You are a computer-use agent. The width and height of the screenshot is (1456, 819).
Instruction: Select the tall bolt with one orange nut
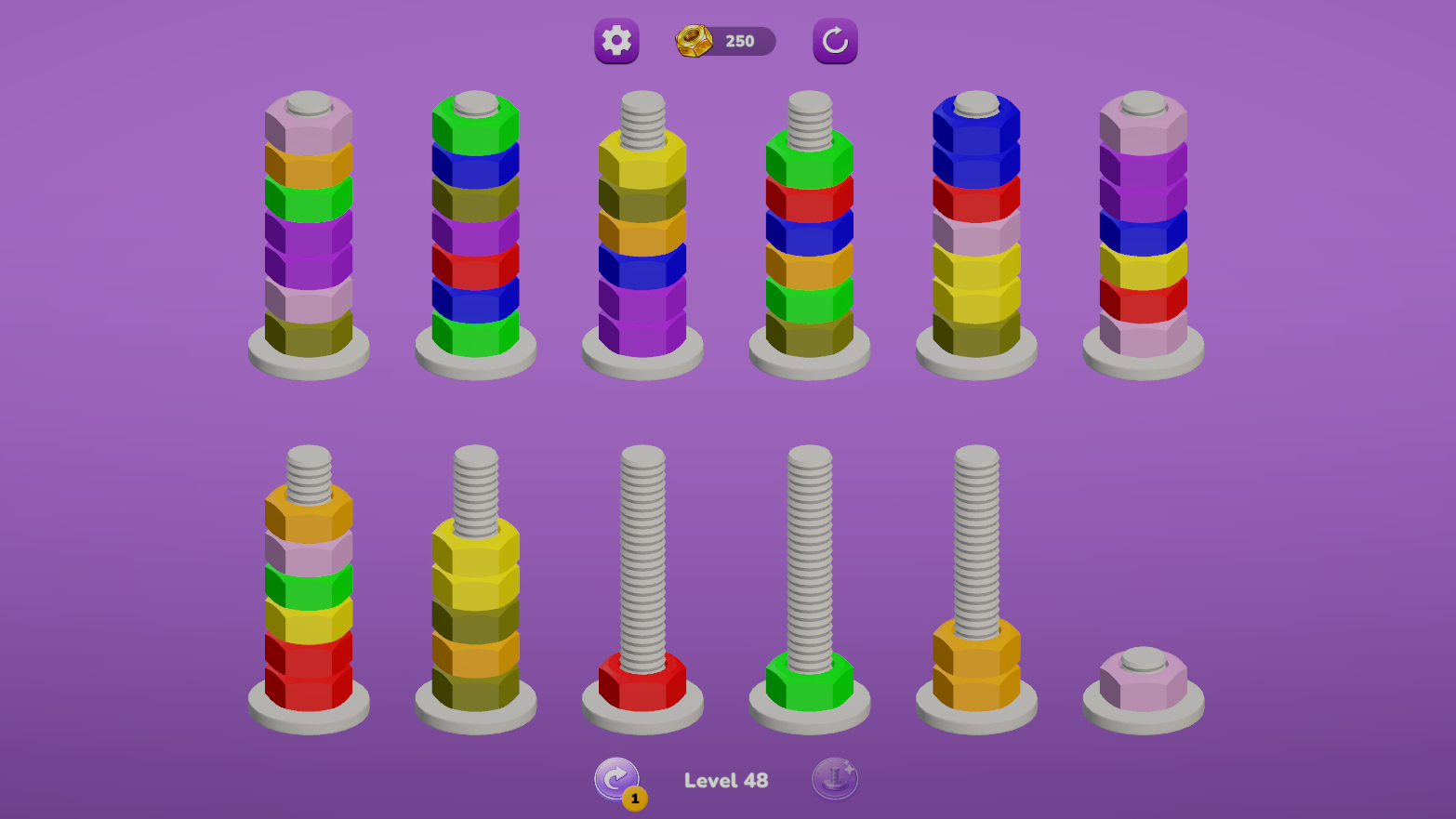pyautogui.click(x=974, y=665)
